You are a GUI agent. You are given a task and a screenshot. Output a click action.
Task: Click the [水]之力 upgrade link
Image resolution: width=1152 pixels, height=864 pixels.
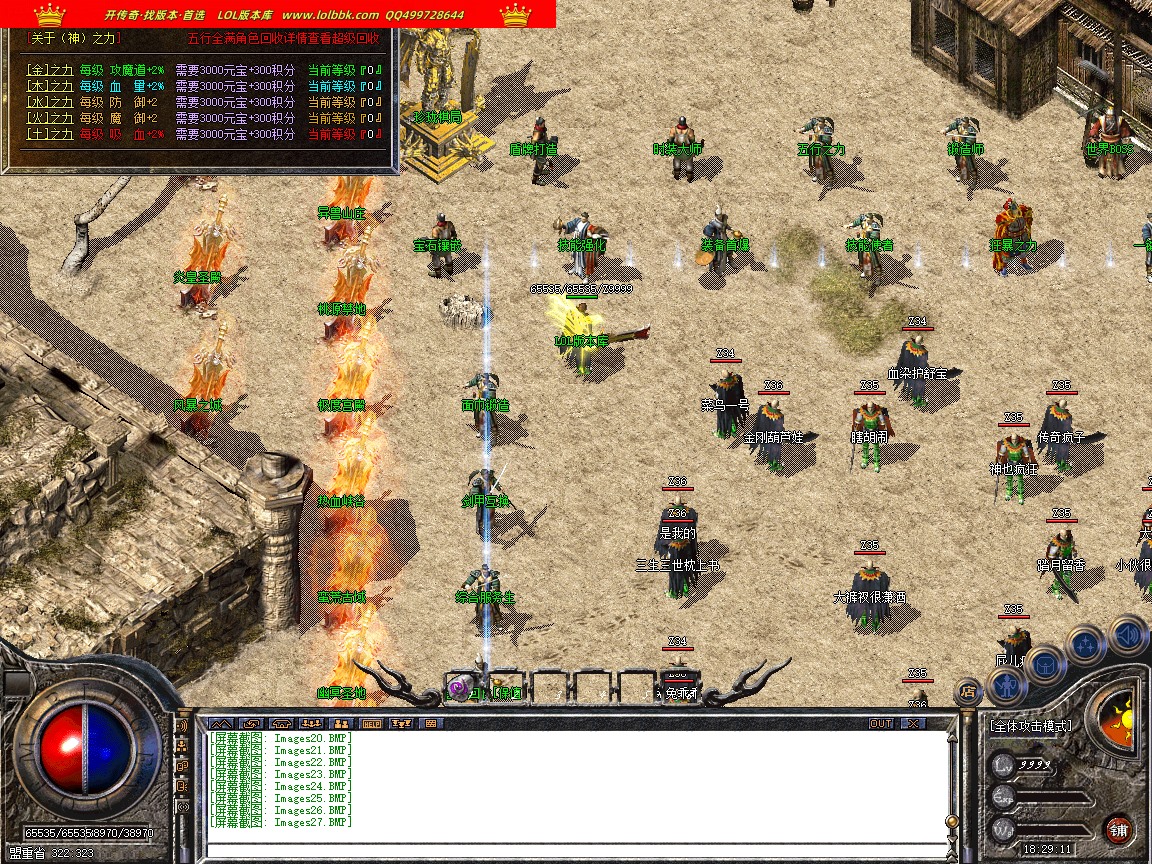[49, 102]
